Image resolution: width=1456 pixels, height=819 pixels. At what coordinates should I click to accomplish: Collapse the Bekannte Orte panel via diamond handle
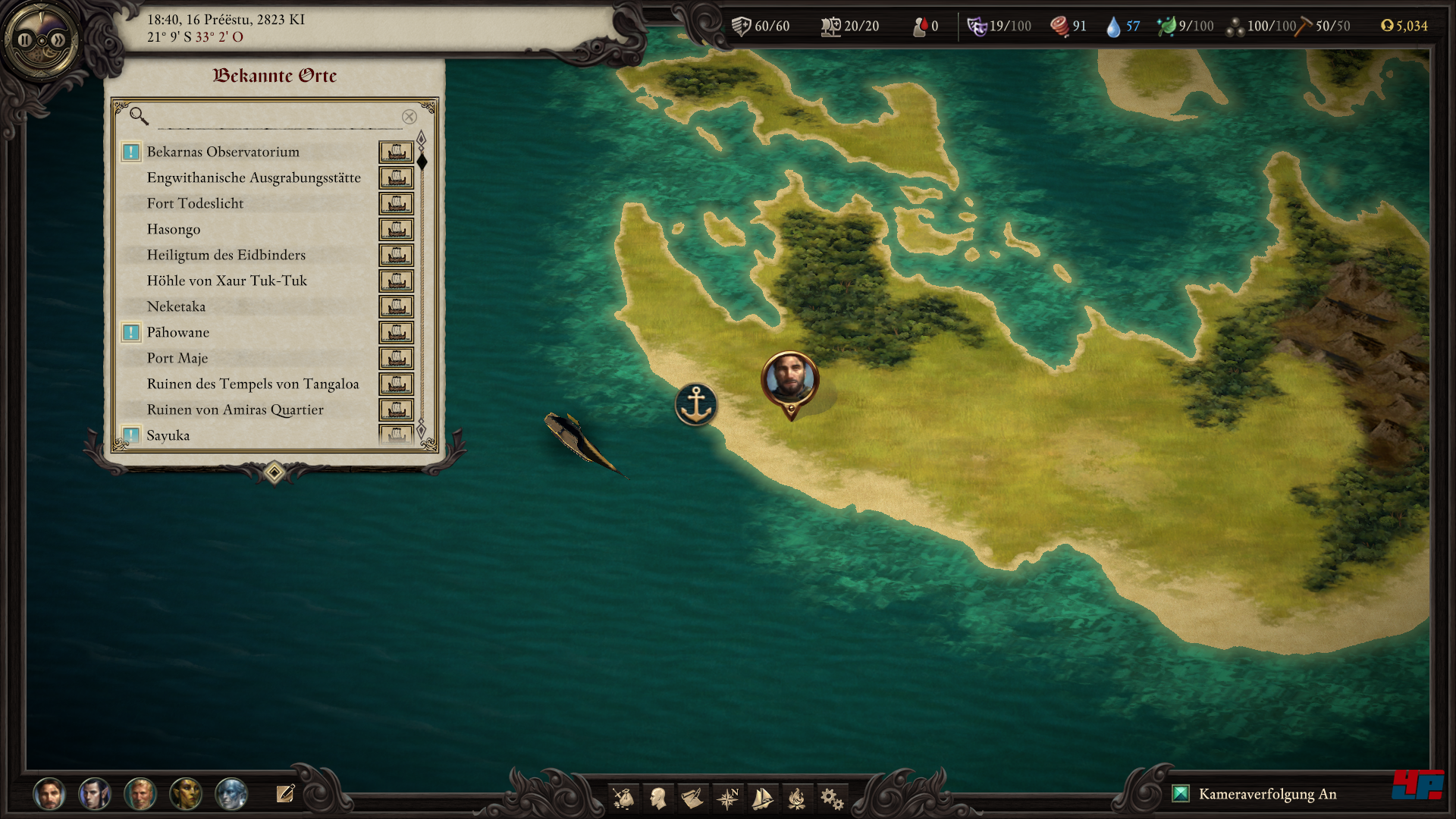(275, 473)
